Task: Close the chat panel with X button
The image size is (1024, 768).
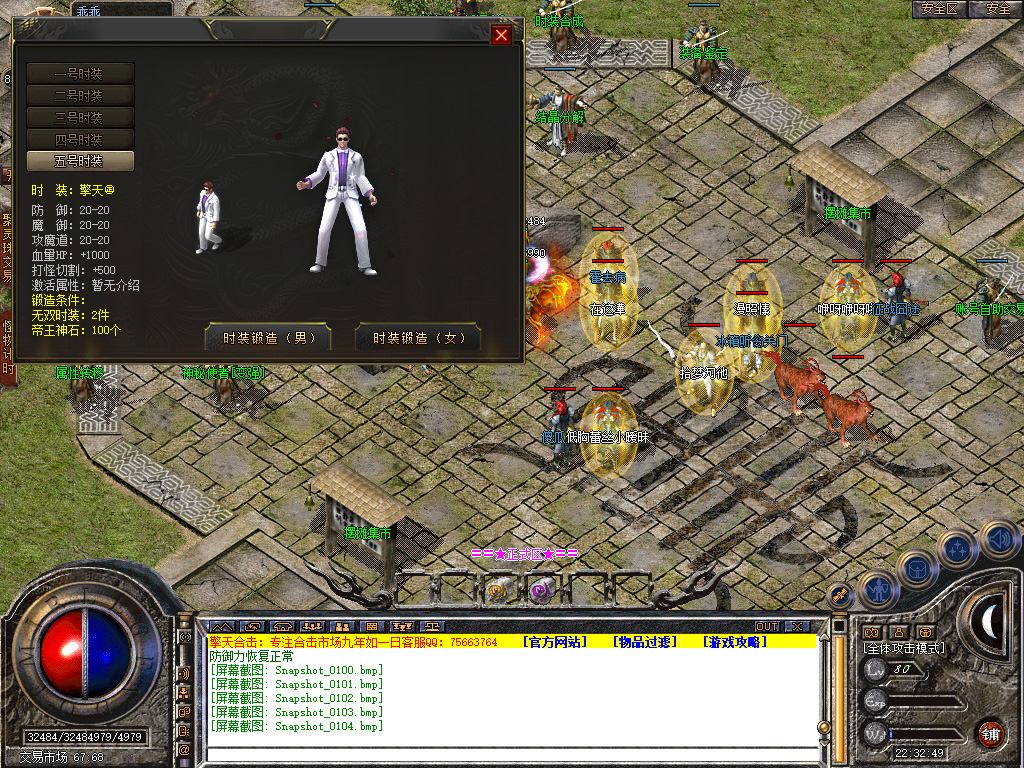Action: pos(796,627)
